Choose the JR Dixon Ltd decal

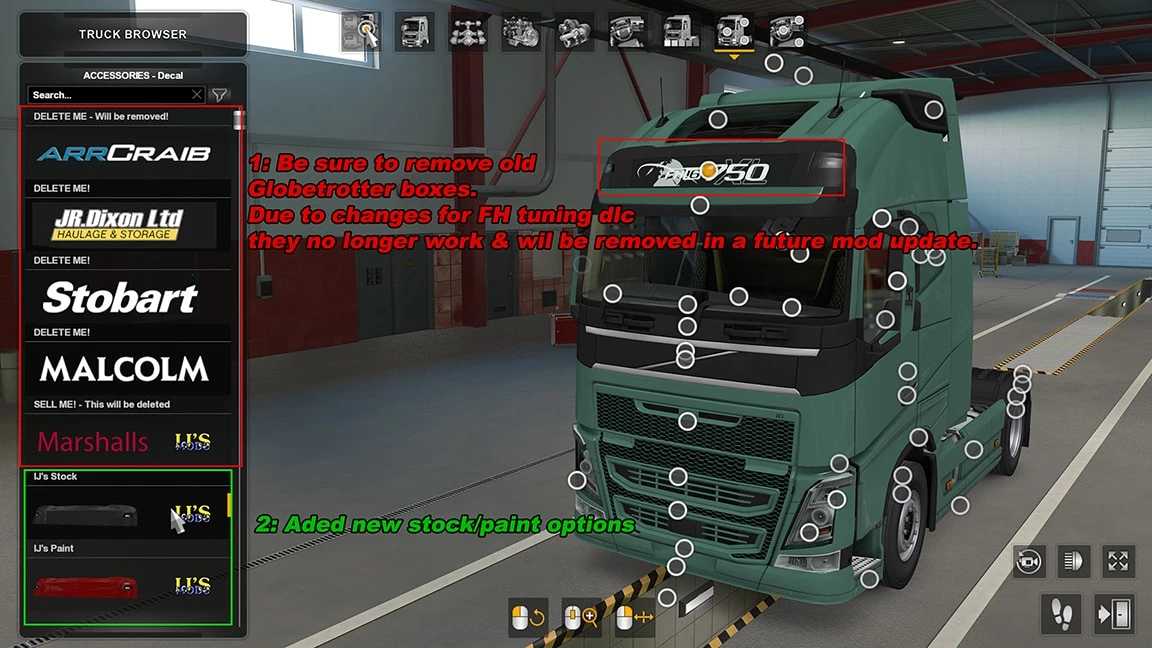(120, 224)
